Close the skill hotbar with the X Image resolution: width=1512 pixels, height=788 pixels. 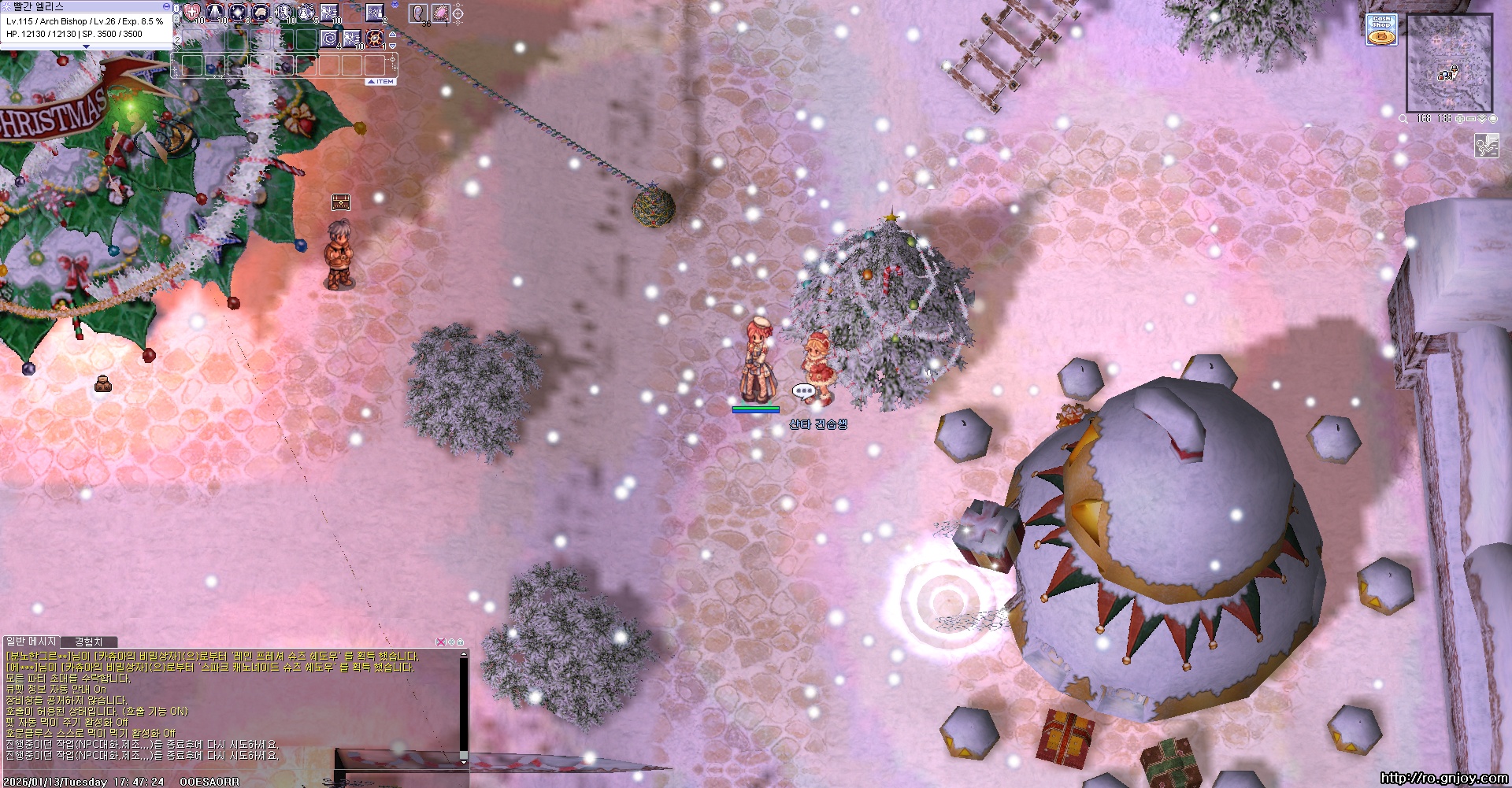pyautogui.click(x=395, y=5)
